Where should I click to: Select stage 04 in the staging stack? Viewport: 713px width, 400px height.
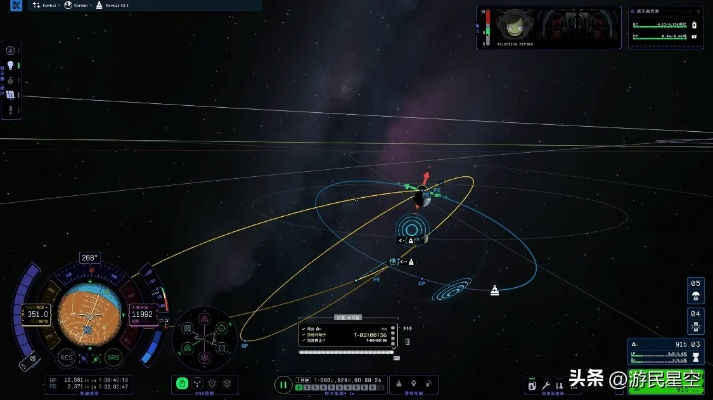click(x=696, y=314)
